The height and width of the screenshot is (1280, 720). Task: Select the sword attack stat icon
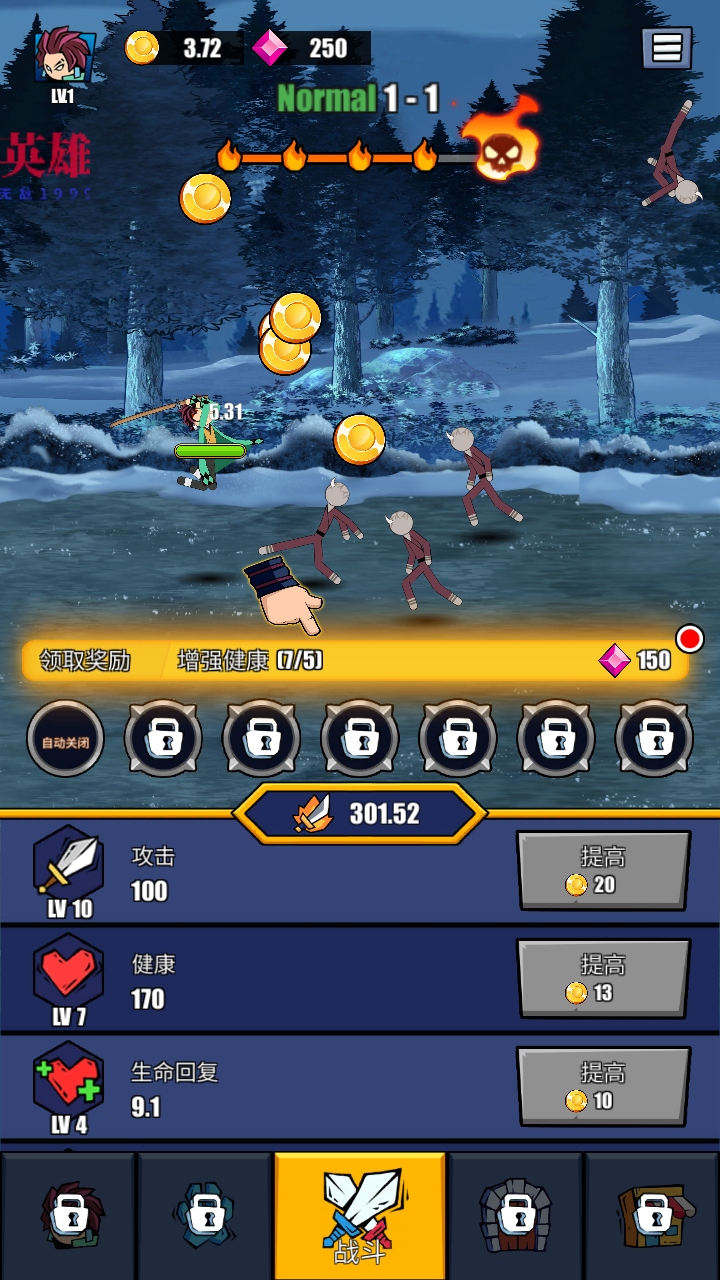(68, 862)
